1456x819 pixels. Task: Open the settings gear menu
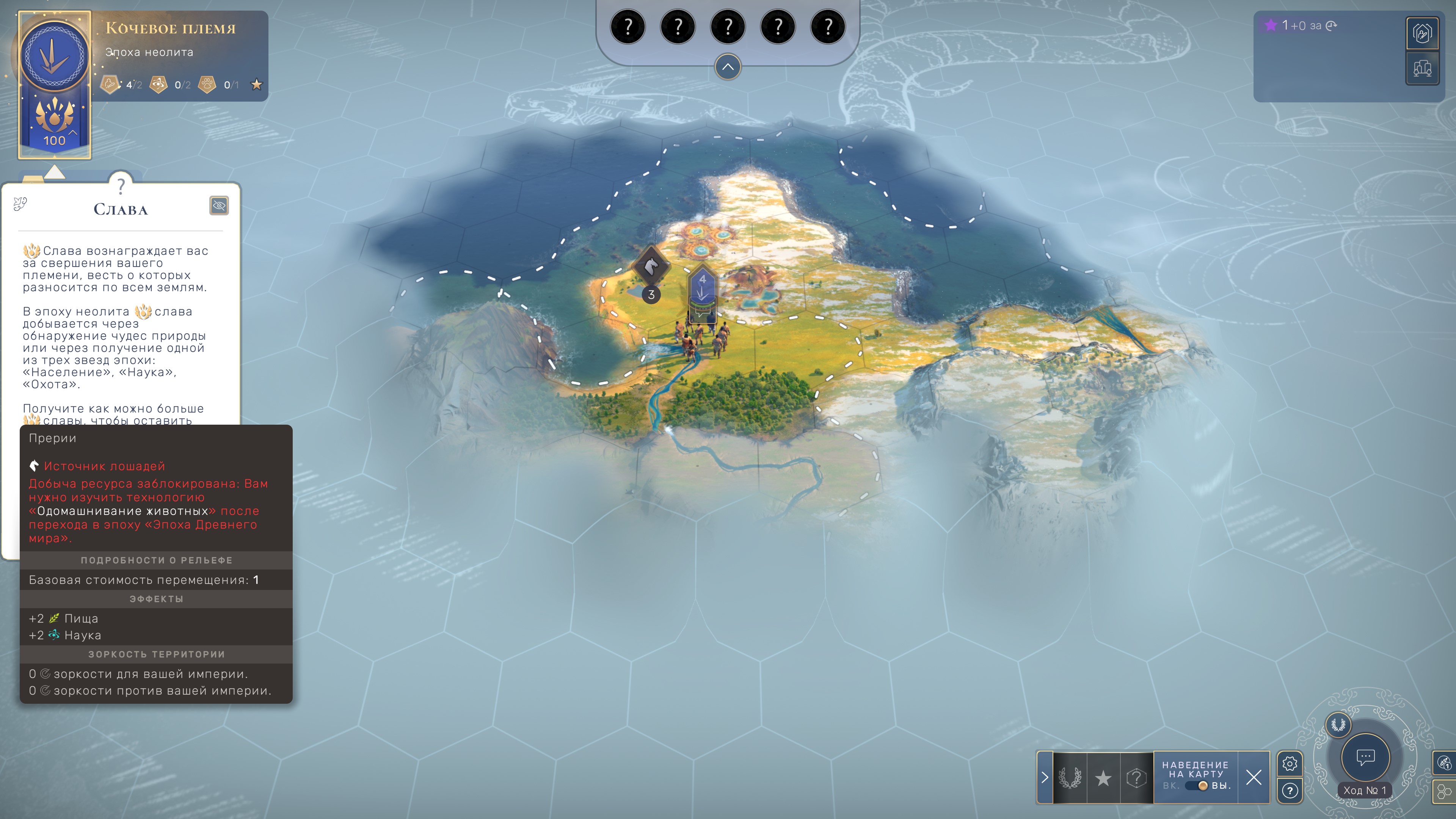[1289, 764]
